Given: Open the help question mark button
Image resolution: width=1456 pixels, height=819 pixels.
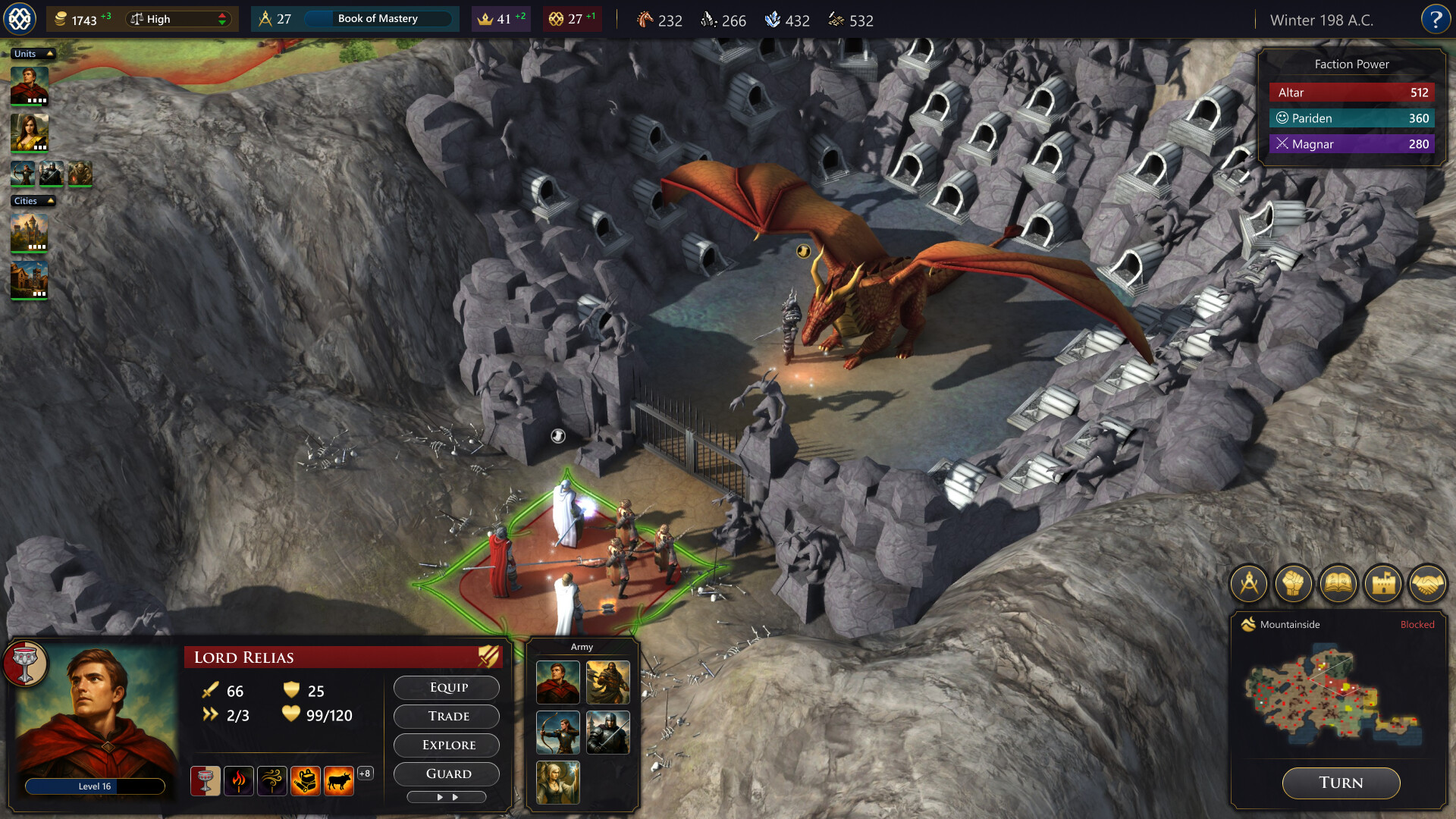Looking at the screenshot, I should coord(1435,19).
